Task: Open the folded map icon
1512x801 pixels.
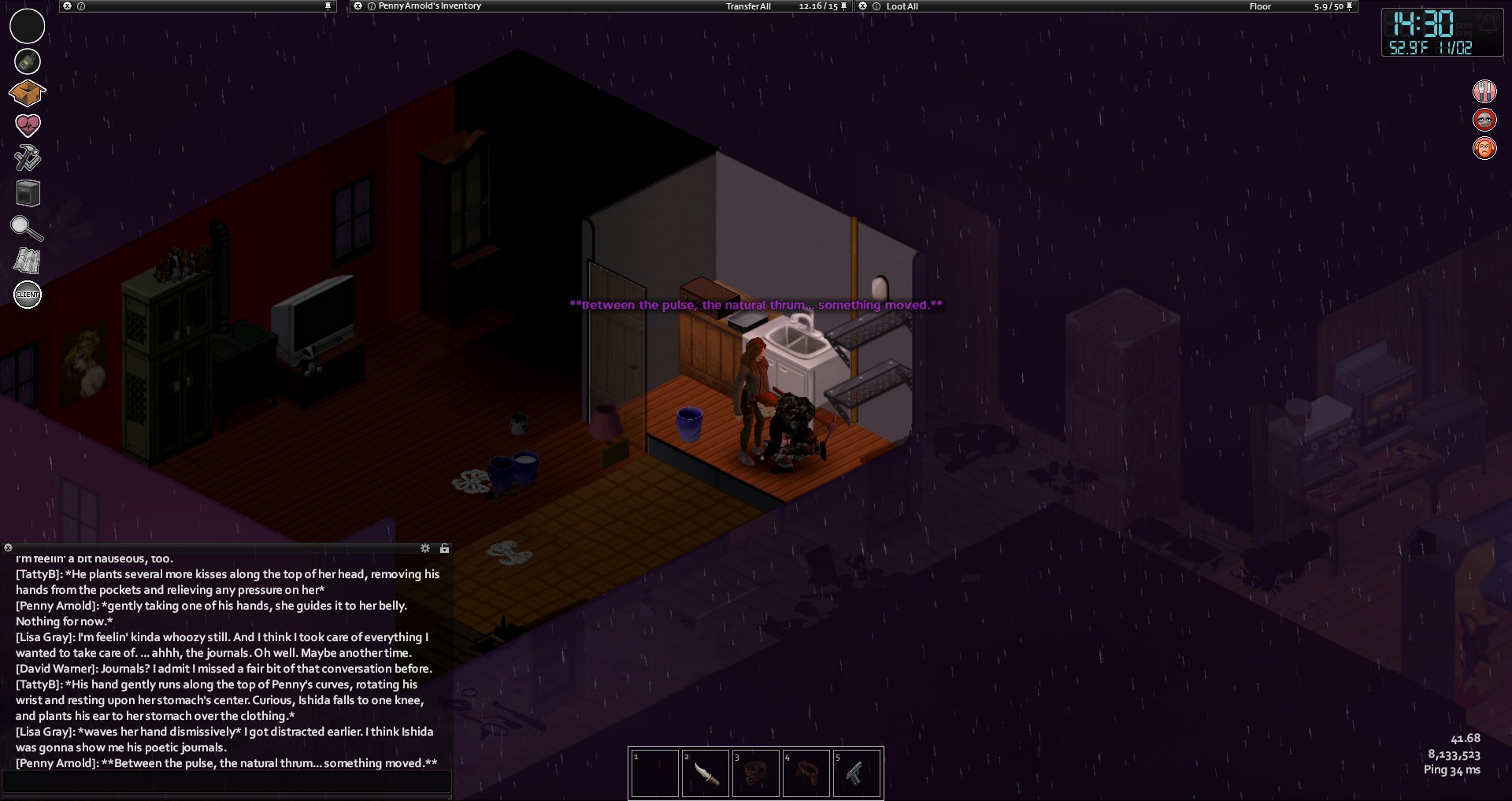Action: coord(28,261)
